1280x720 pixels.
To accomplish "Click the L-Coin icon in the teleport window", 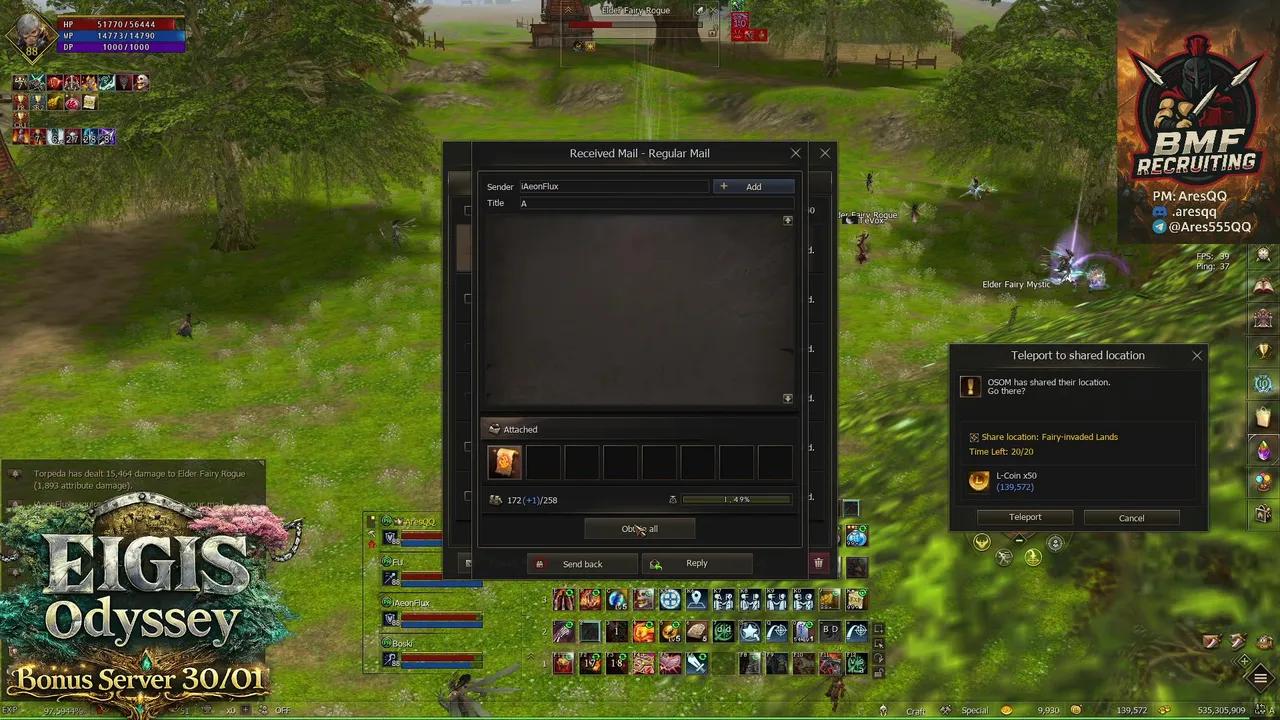I will [978, 481].
